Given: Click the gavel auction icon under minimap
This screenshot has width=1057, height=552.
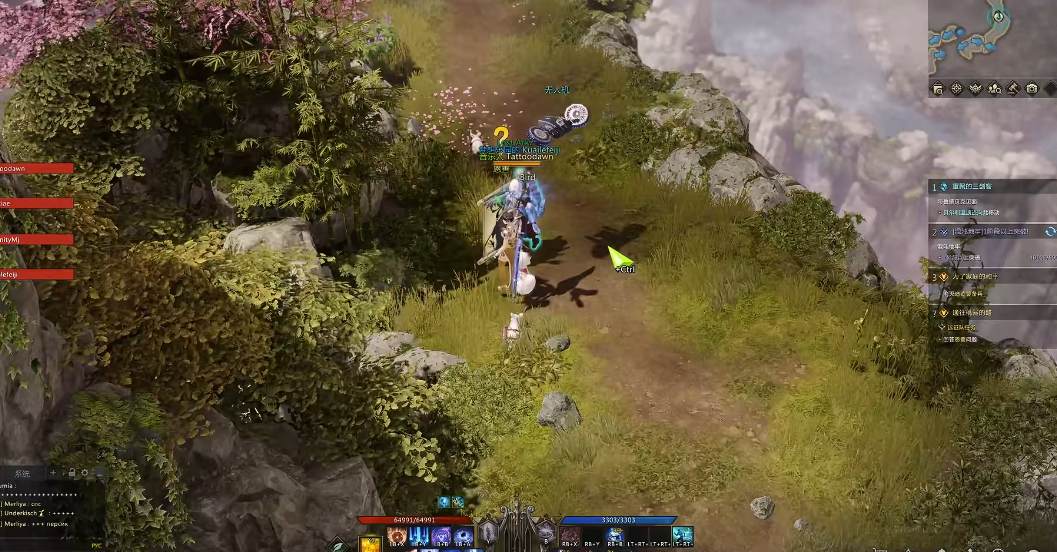Looking at the screenshot, I should [x=1011, y=89].
